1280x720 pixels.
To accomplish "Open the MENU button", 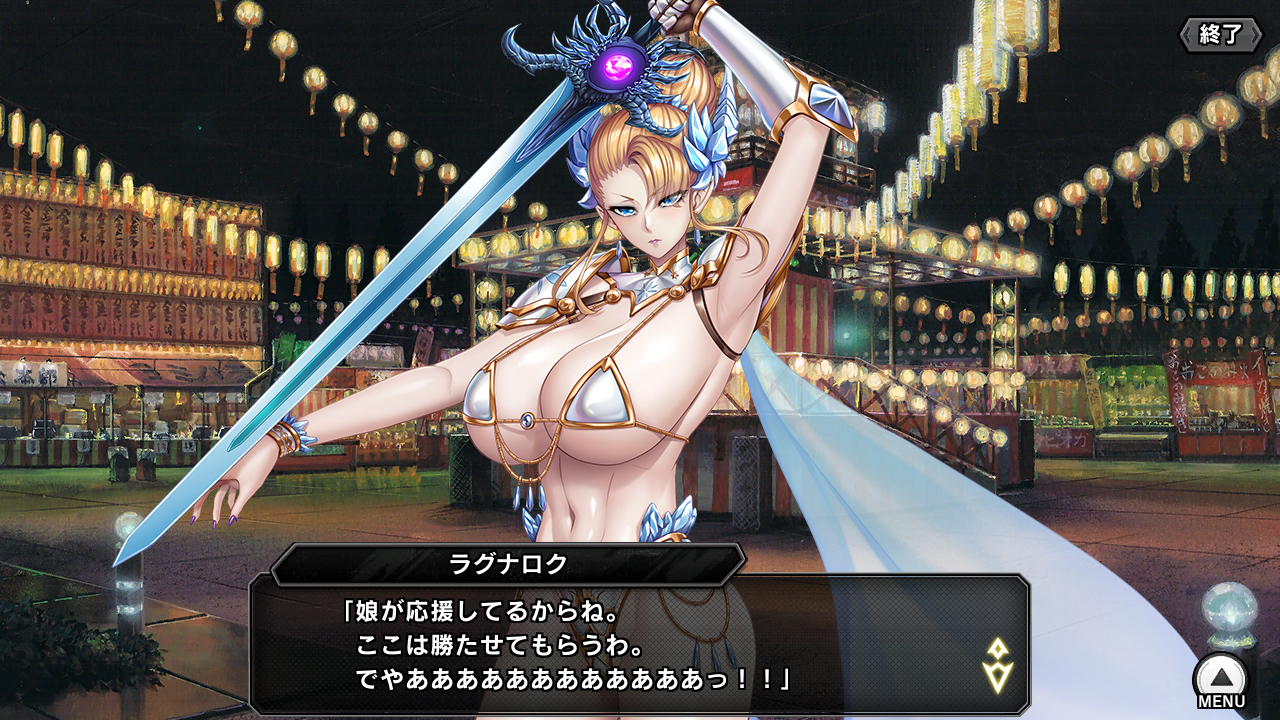I will tap(1220, 682).
